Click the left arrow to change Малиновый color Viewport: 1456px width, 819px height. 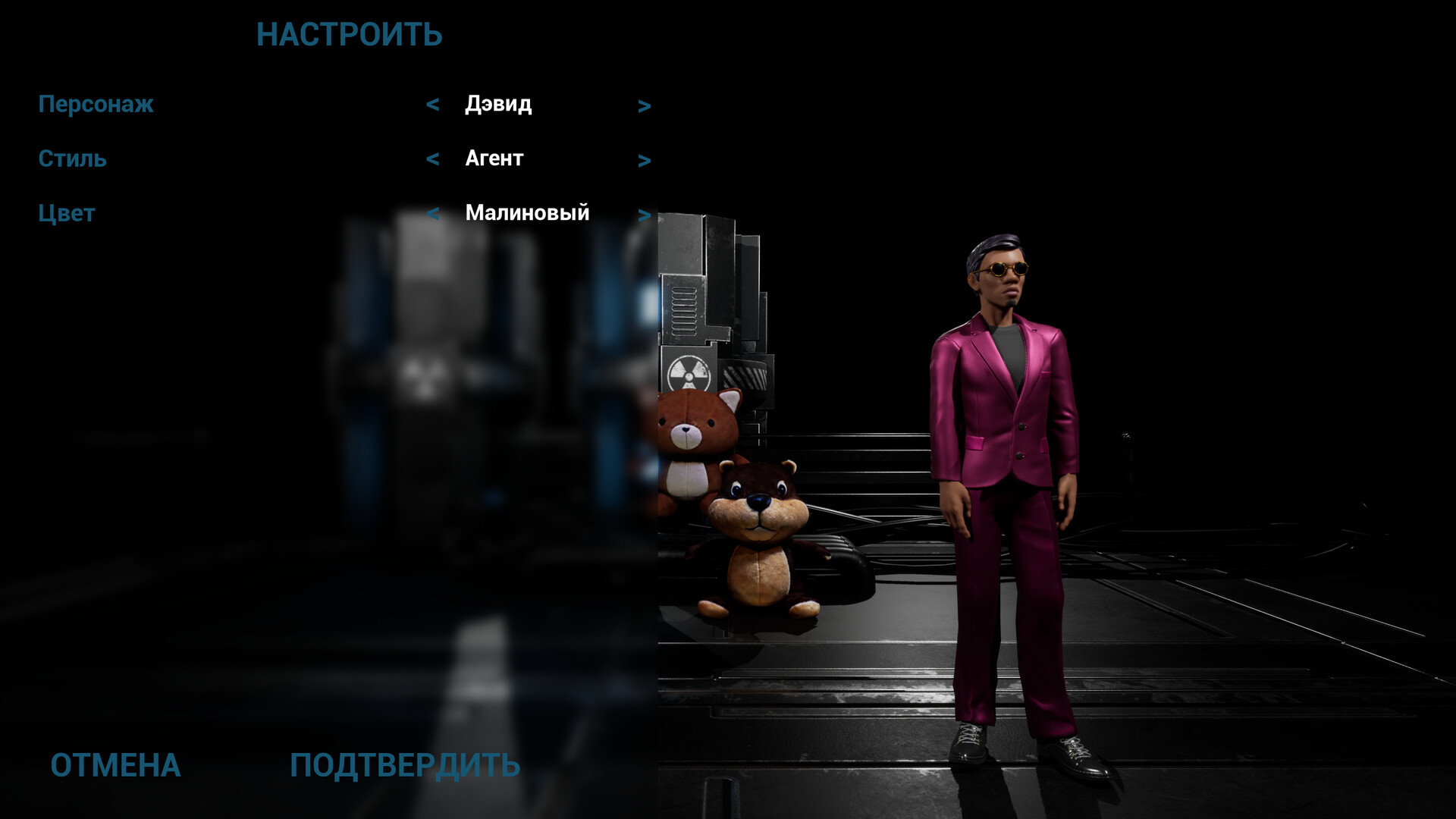tap(434, 213)
